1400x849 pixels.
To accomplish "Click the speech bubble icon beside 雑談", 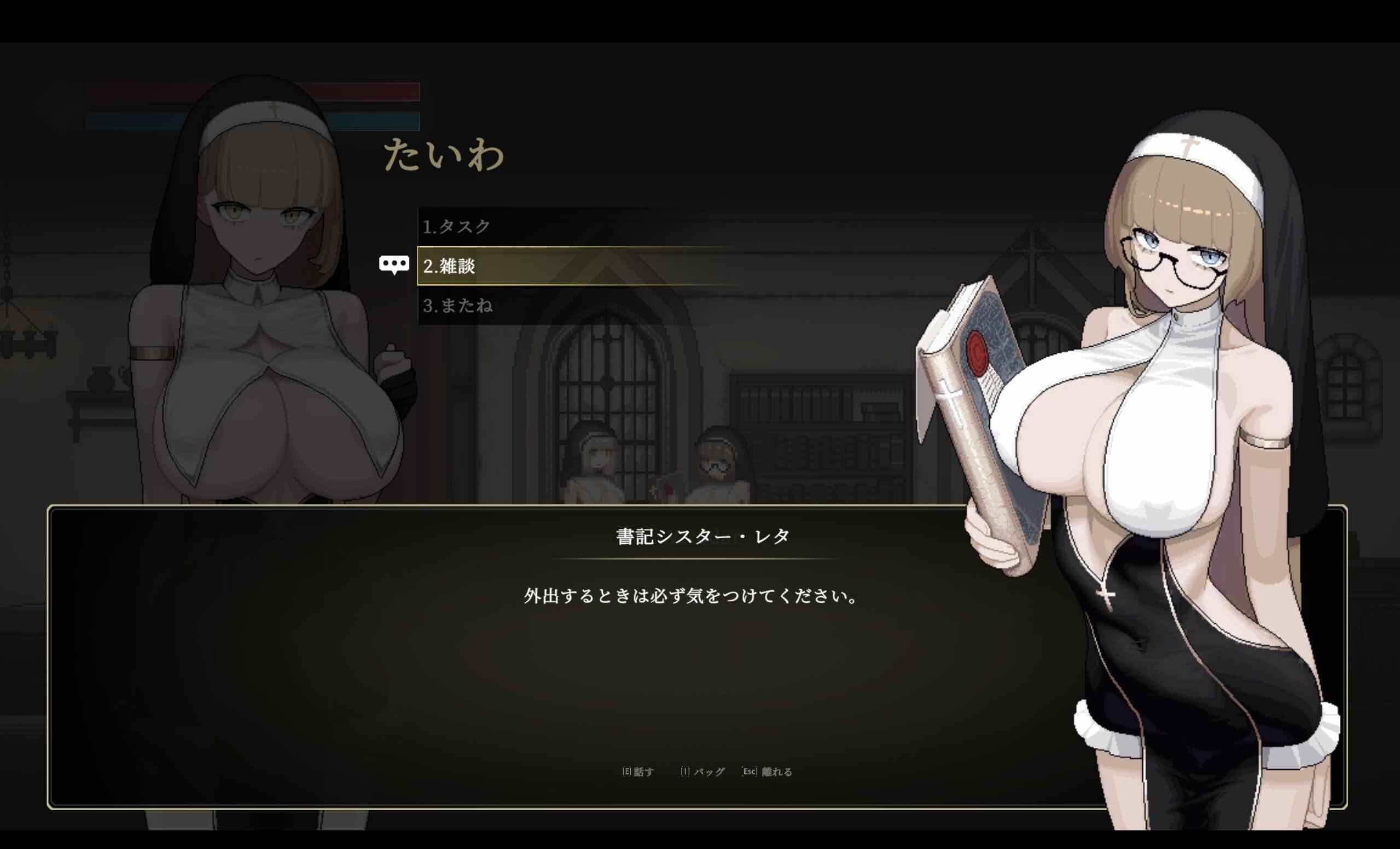I will coord(394,264).
